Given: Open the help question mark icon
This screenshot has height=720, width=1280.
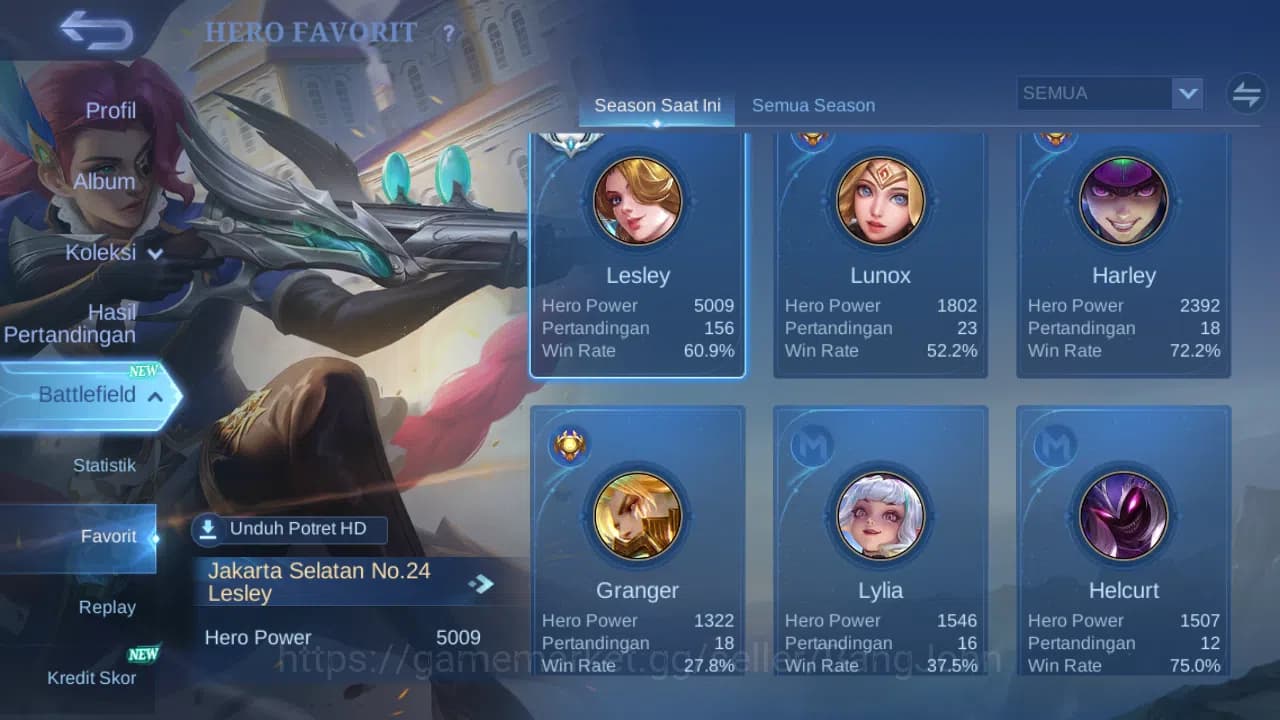Looking at the screenshot, I should point(447,33).
